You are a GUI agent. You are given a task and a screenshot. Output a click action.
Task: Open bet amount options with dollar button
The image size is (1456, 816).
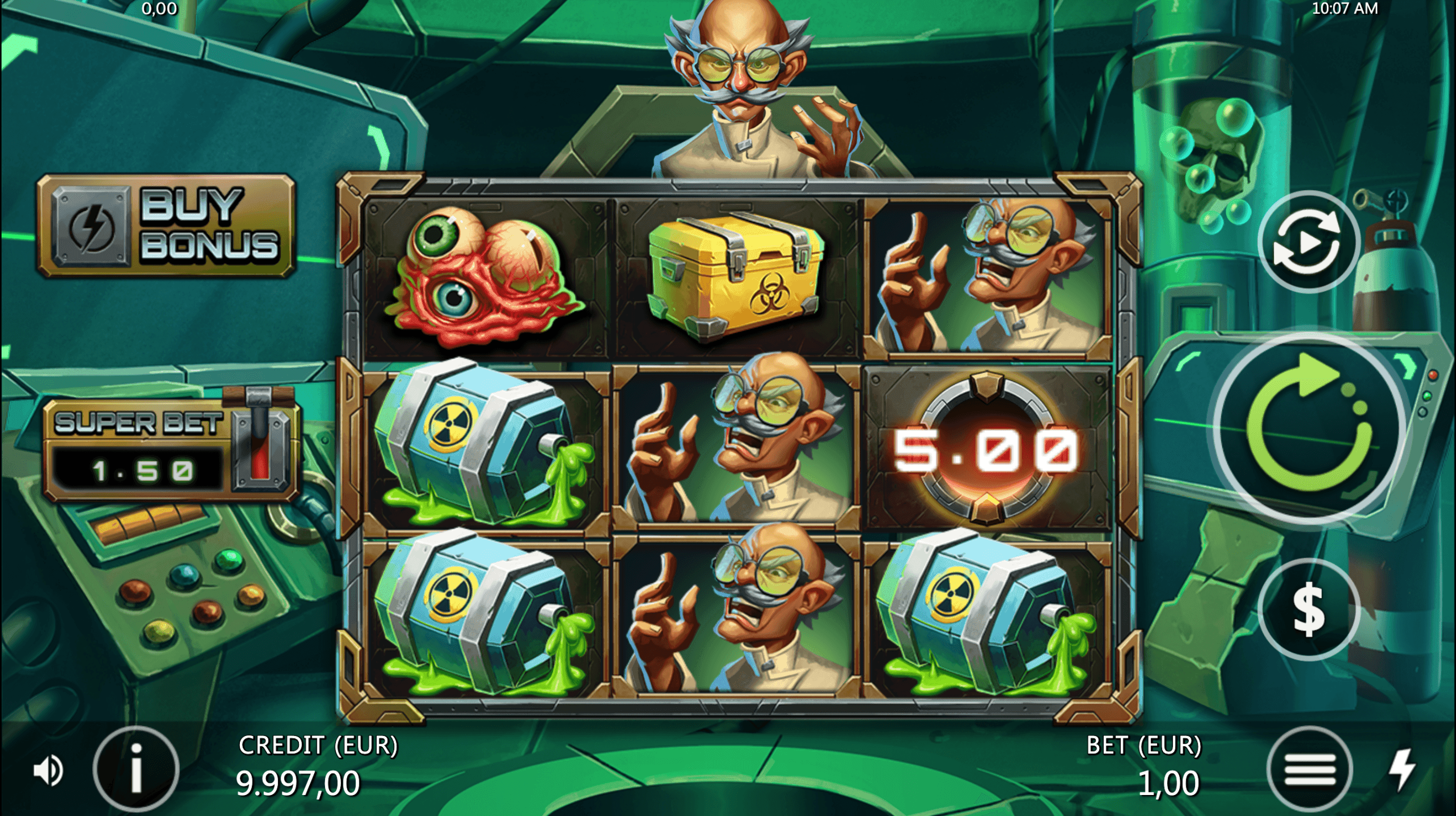pyautogui.click(x=1308, y=609)
